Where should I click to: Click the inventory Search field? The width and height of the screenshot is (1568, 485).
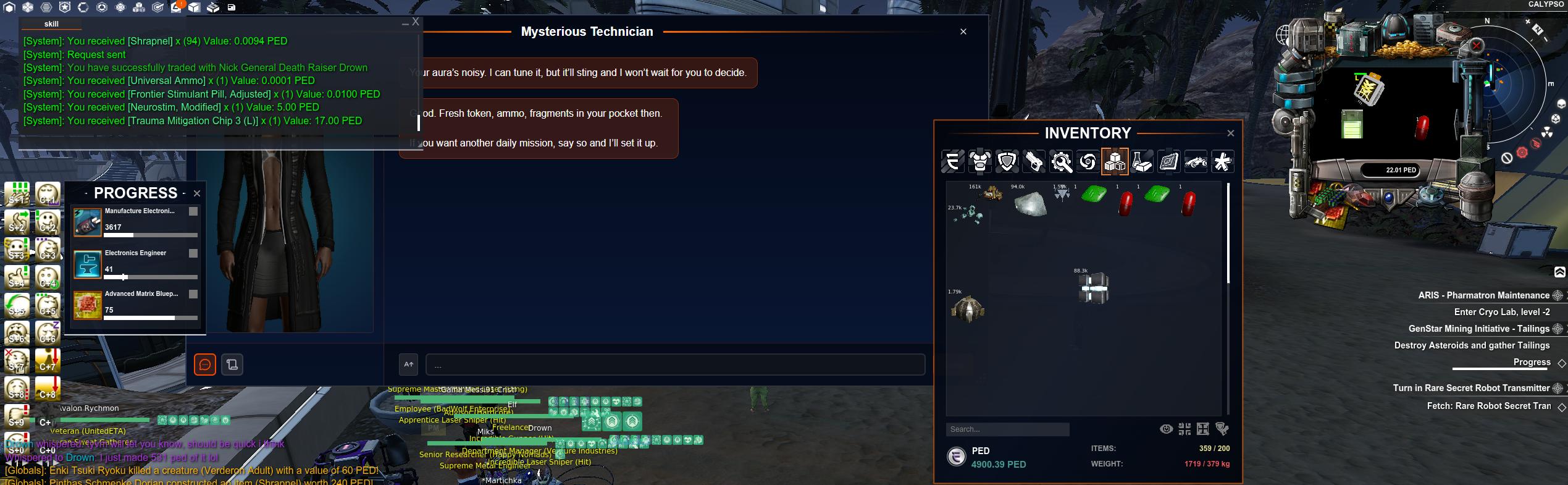[x=1007, y=429]
